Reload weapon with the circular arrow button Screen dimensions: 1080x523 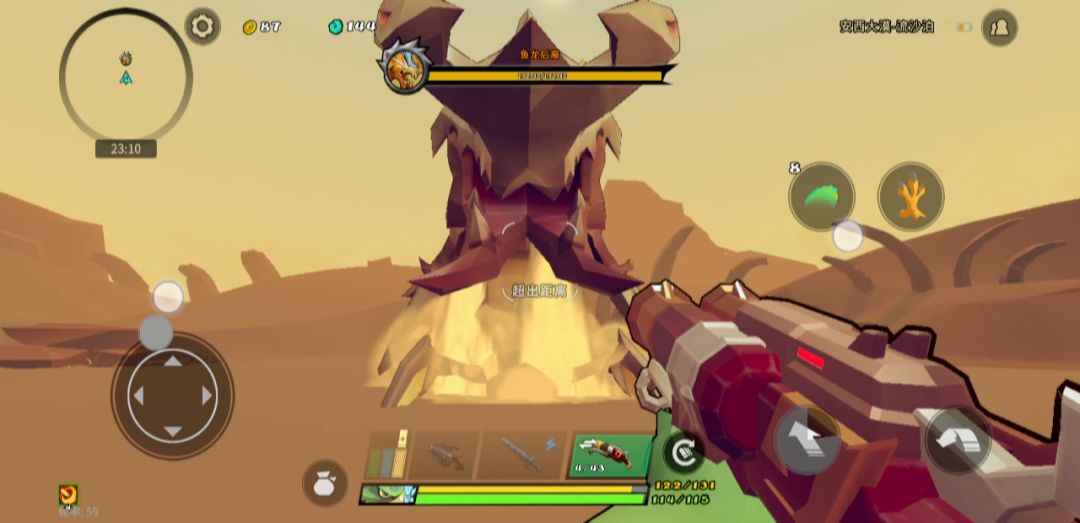pos(683,452)
